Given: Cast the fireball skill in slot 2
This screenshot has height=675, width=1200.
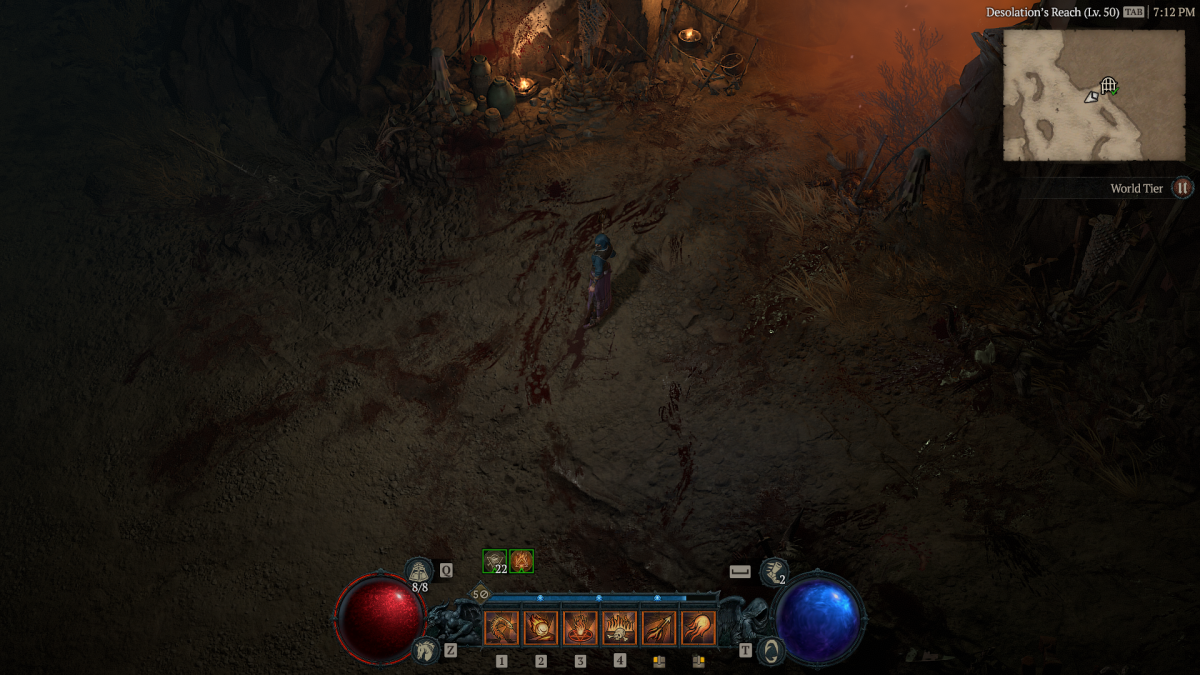Looking at the screenshot, I should click(x=541, y=628).
